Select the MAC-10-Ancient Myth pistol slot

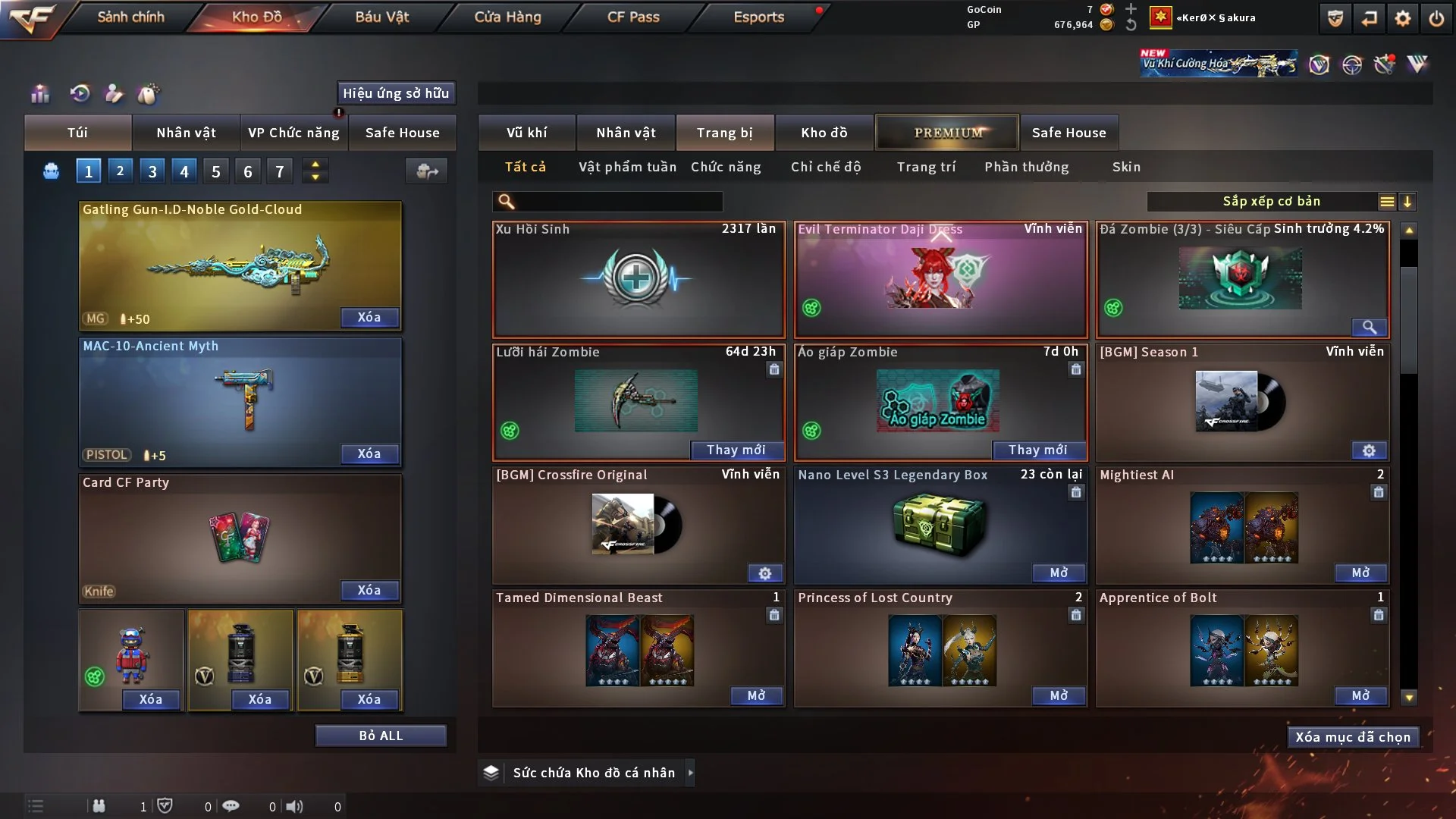[240, 402]
